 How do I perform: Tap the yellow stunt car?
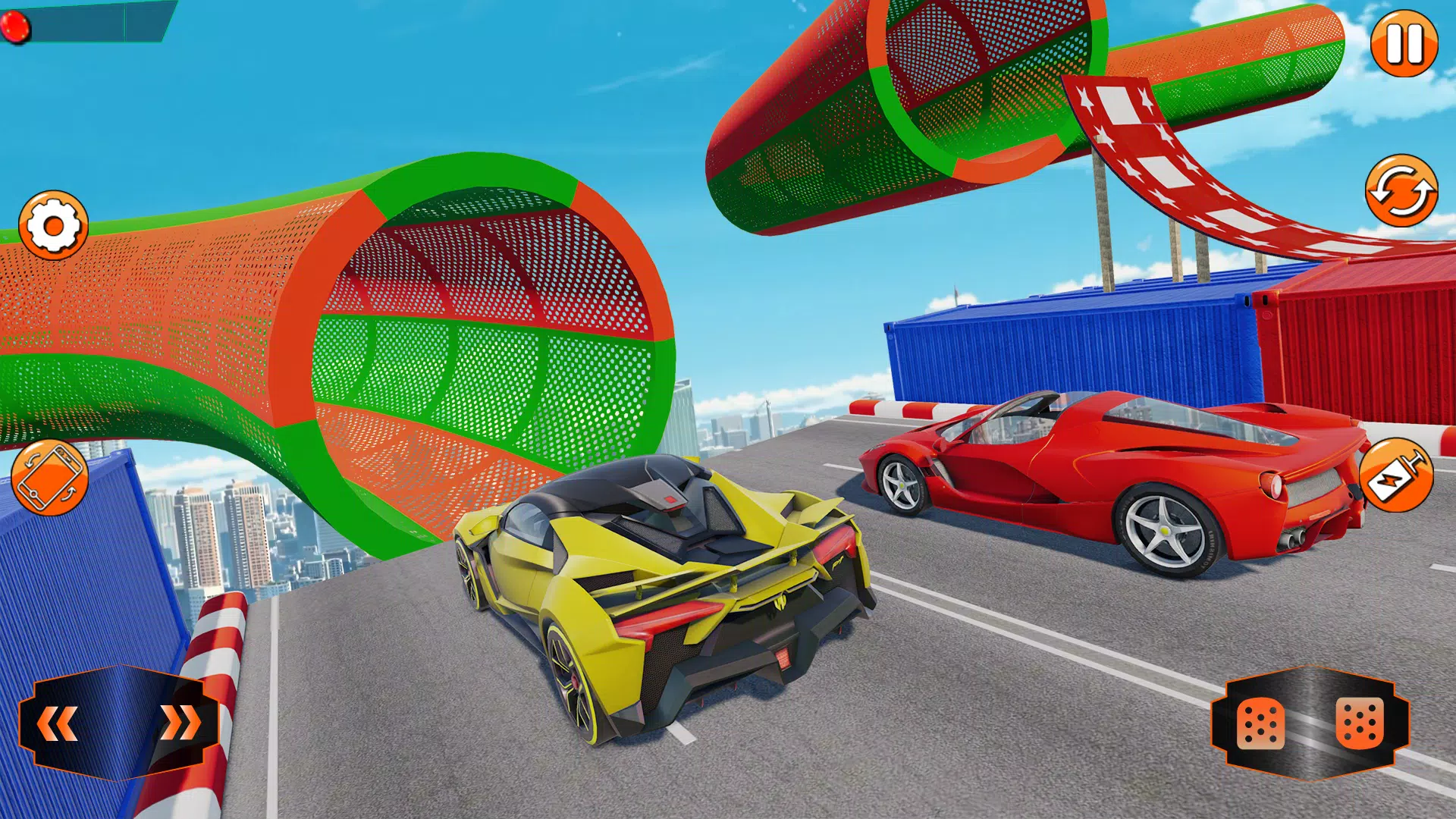[667, 599]
